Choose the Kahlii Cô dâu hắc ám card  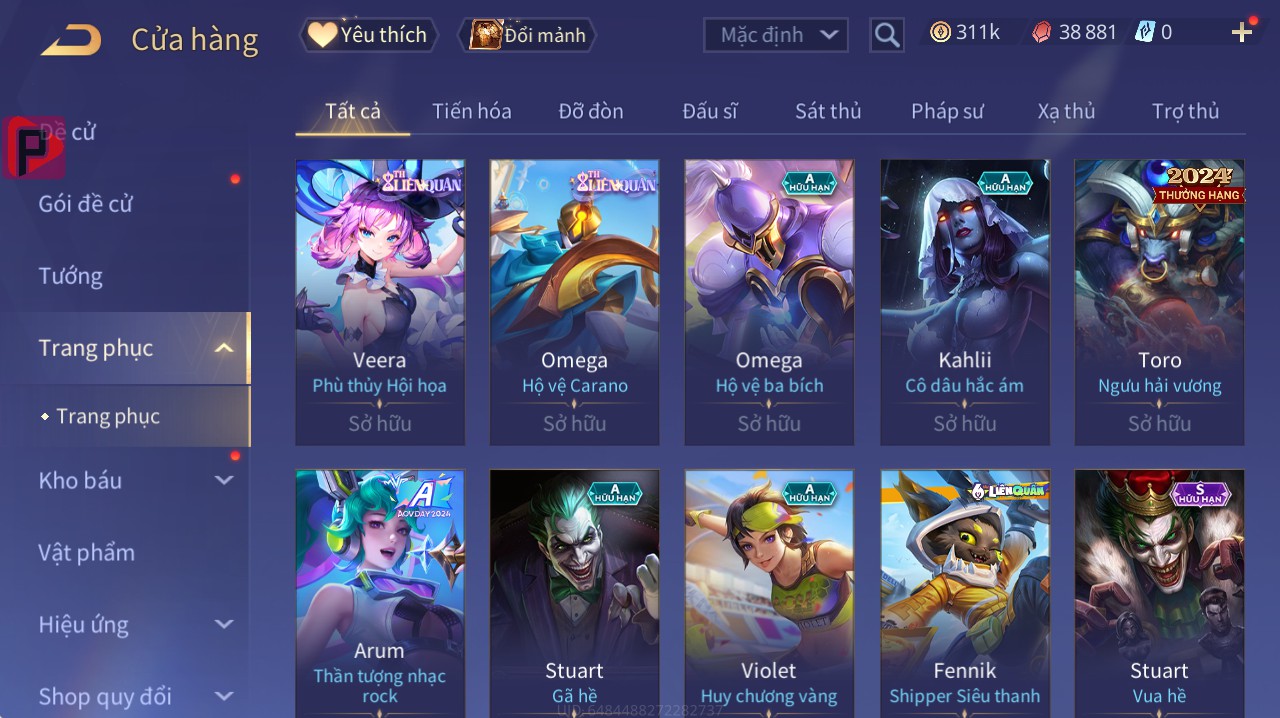pyautogui.click(x=964, y=302)
